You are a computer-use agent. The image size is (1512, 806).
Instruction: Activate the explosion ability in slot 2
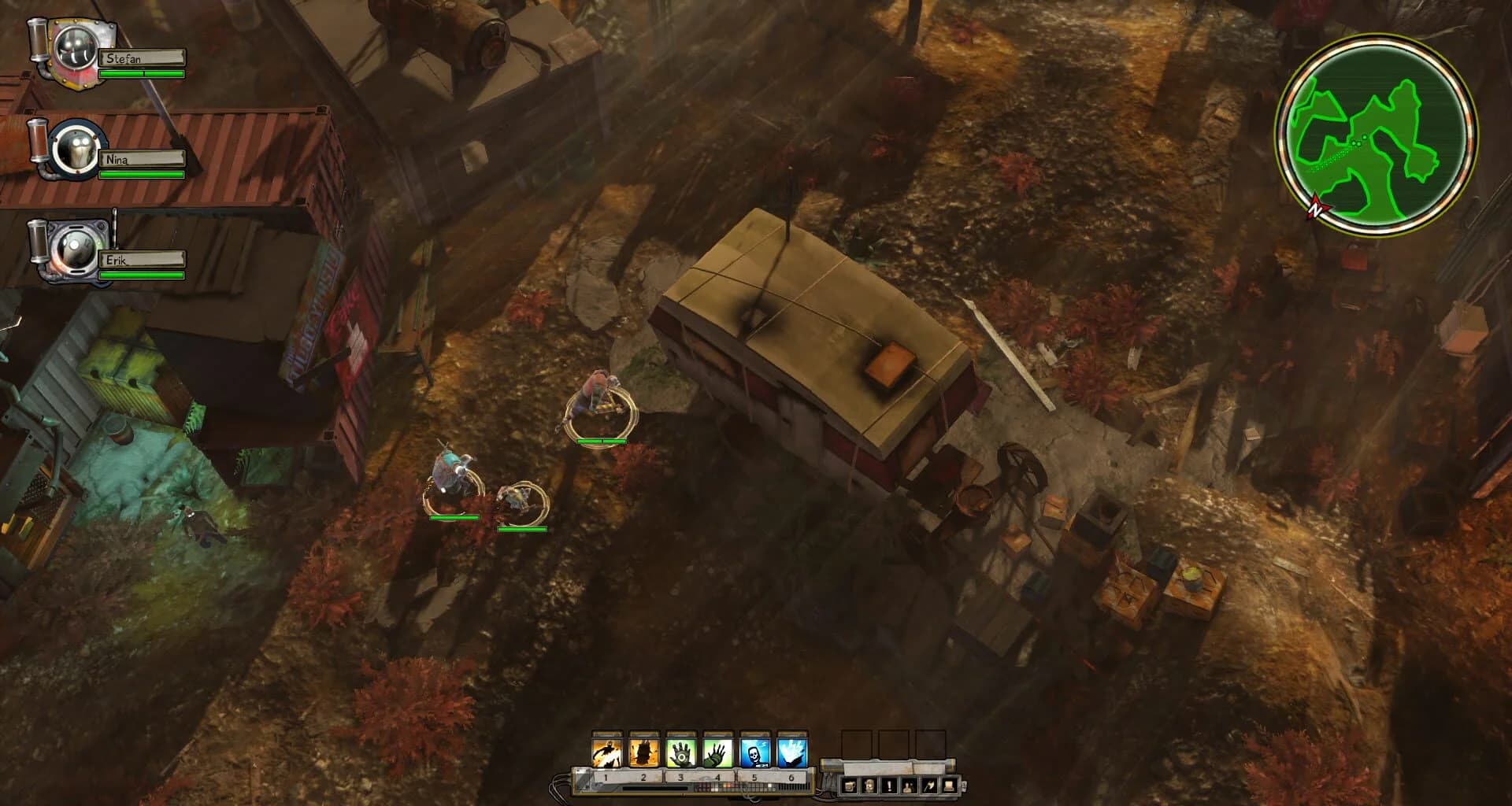point(643,752)
